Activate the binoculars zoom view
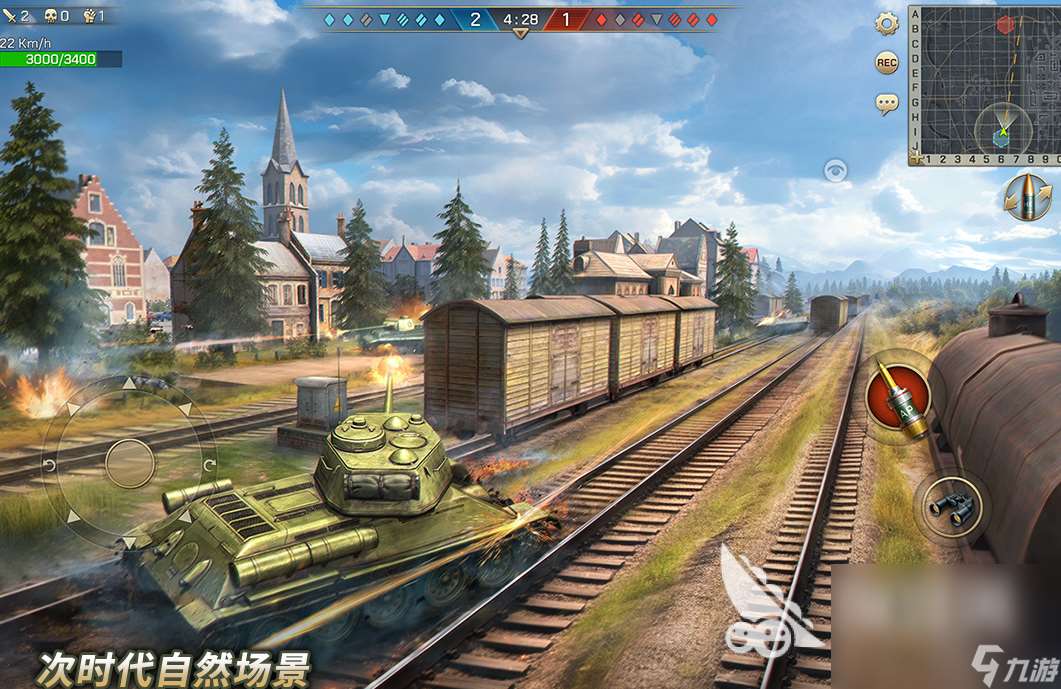 [x=951, y=507]
